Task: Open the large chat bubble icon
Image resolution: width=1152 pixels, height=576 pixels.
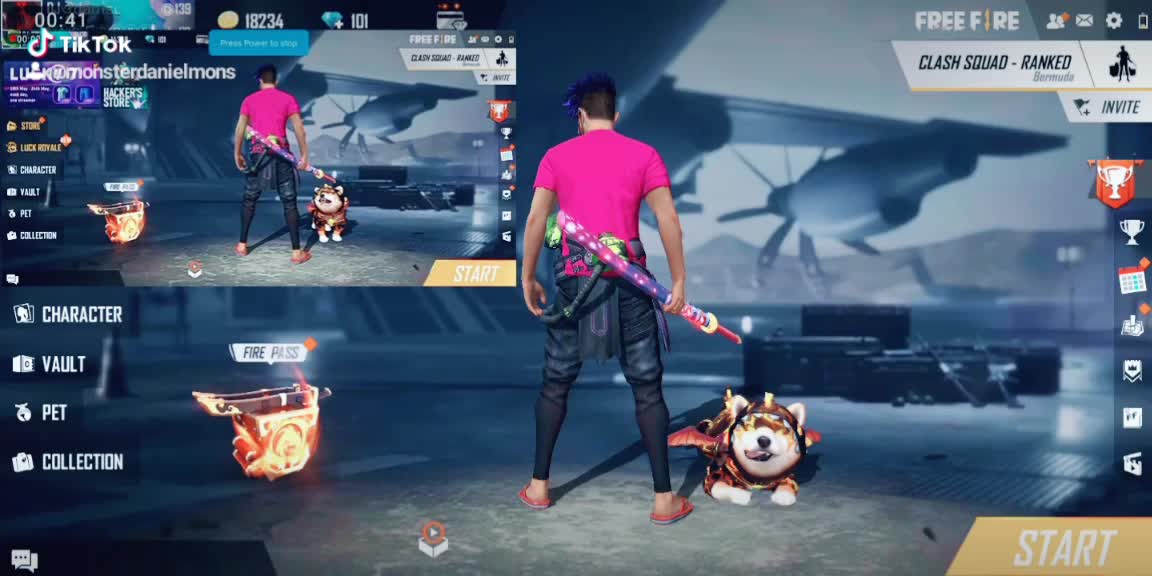Action: pyautogui.click(x=25, y=560)
